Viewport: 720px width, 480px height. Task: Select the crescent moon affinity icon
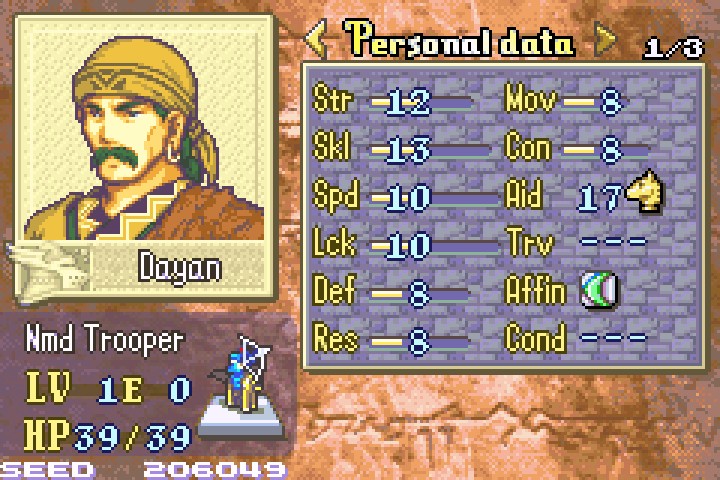click(x=602, y=291)
